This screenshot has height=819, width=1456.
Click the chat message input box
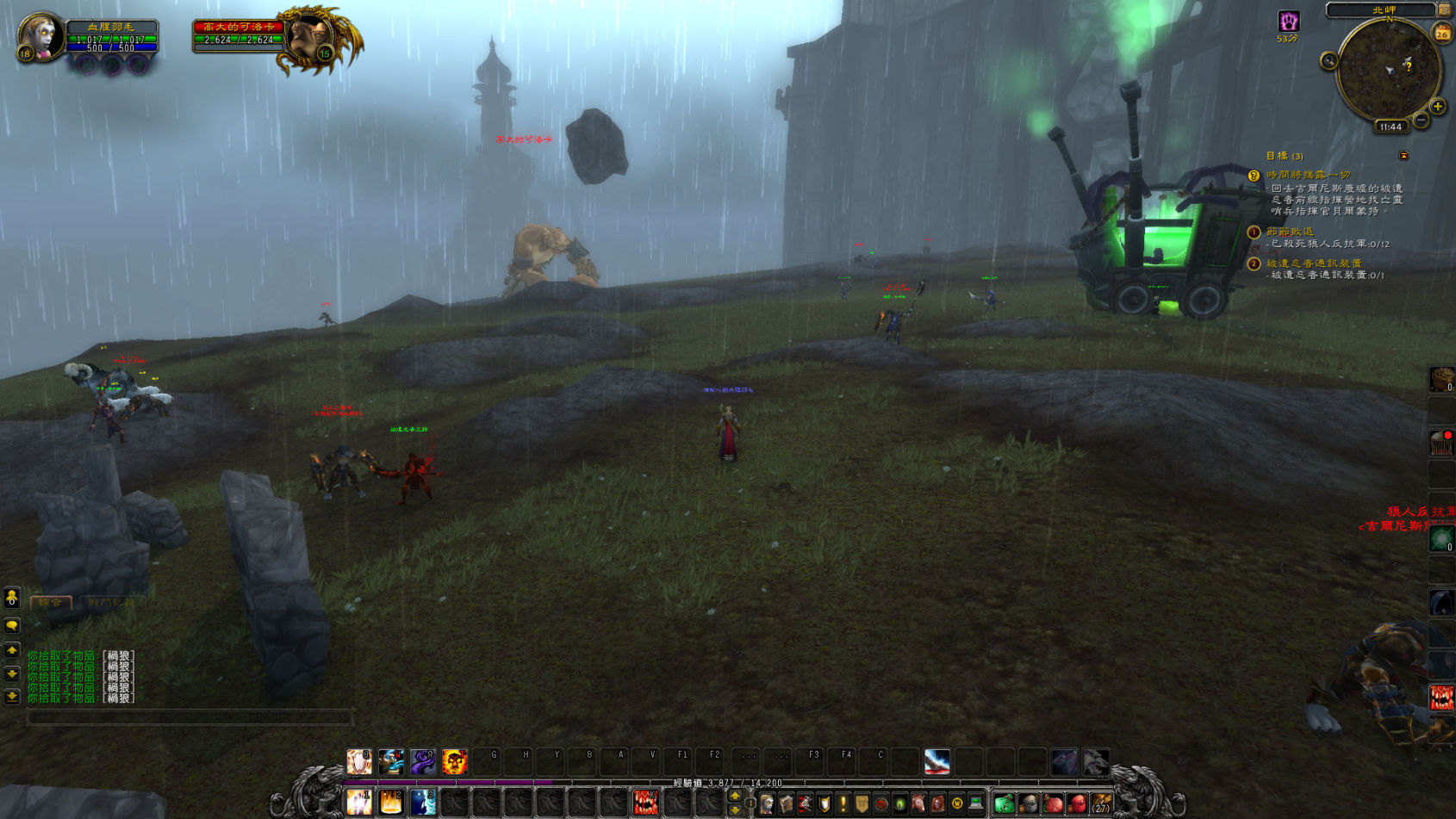tap(190, 717)
